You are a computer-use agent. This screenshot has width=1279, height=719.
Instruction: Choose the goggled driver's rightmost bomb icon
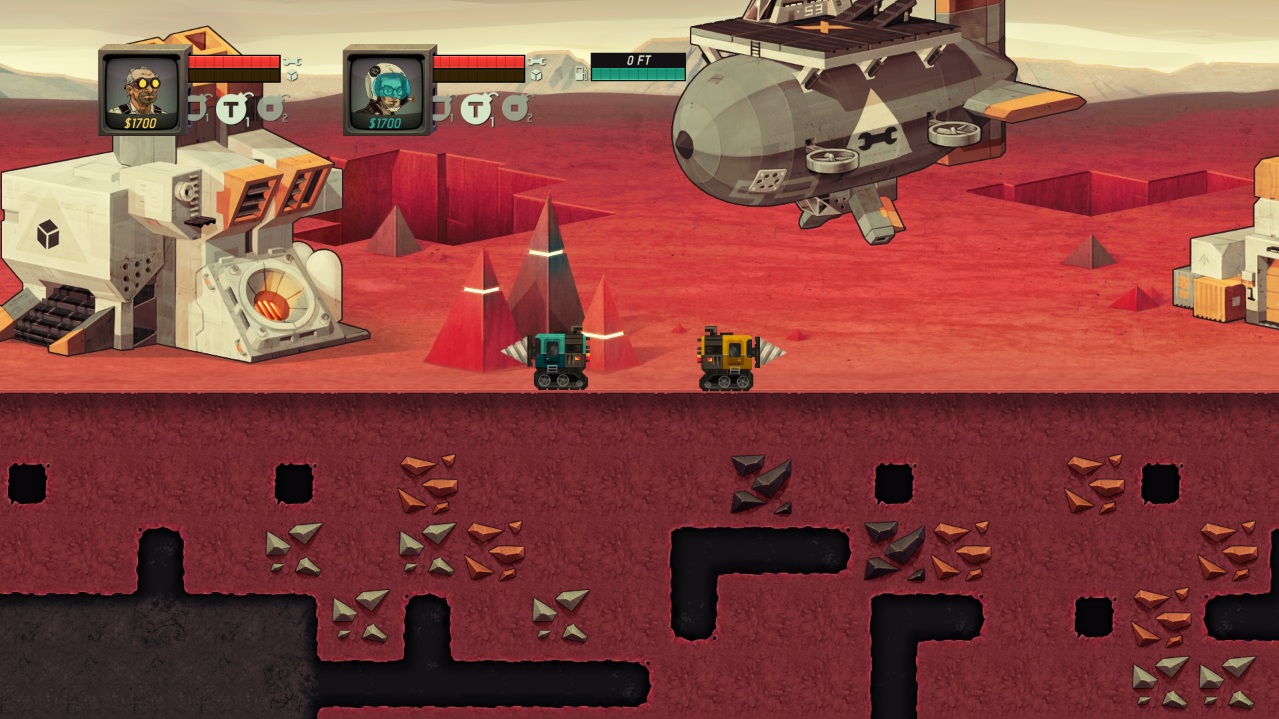271,107
